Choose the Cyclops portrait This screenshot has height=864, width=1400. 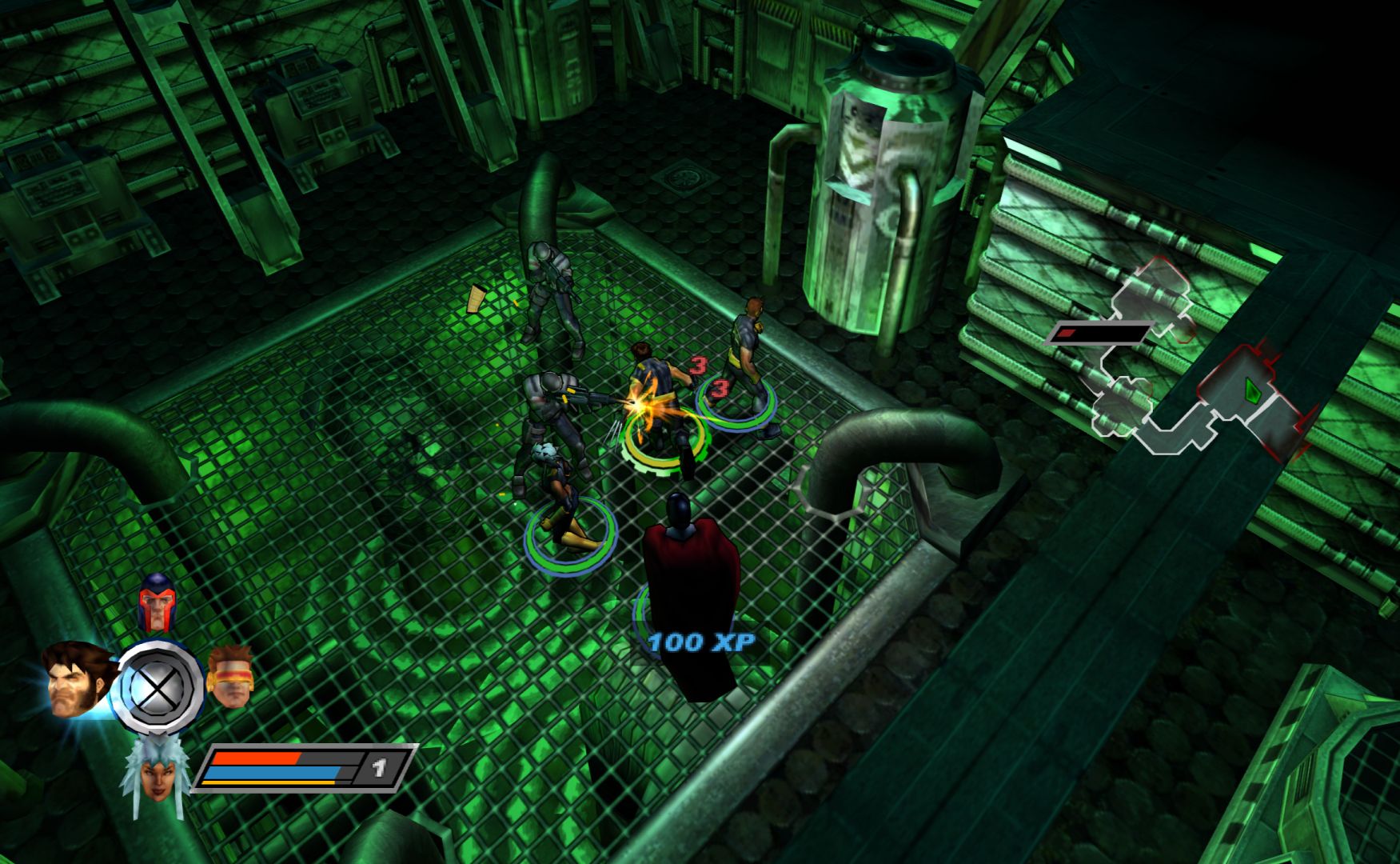point(230,677)
